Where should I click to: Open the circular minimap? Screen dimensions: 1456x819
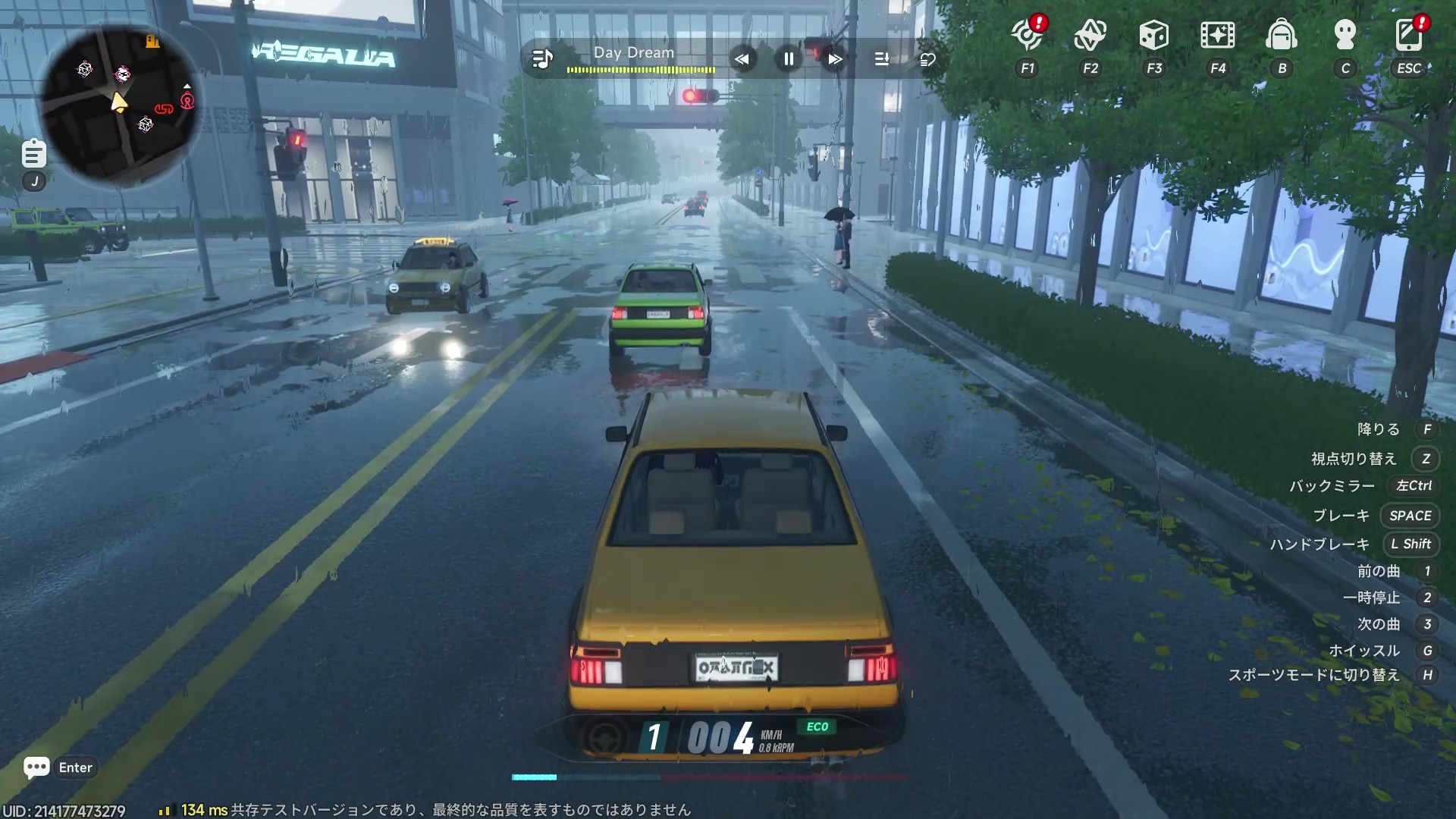(119, 104)
